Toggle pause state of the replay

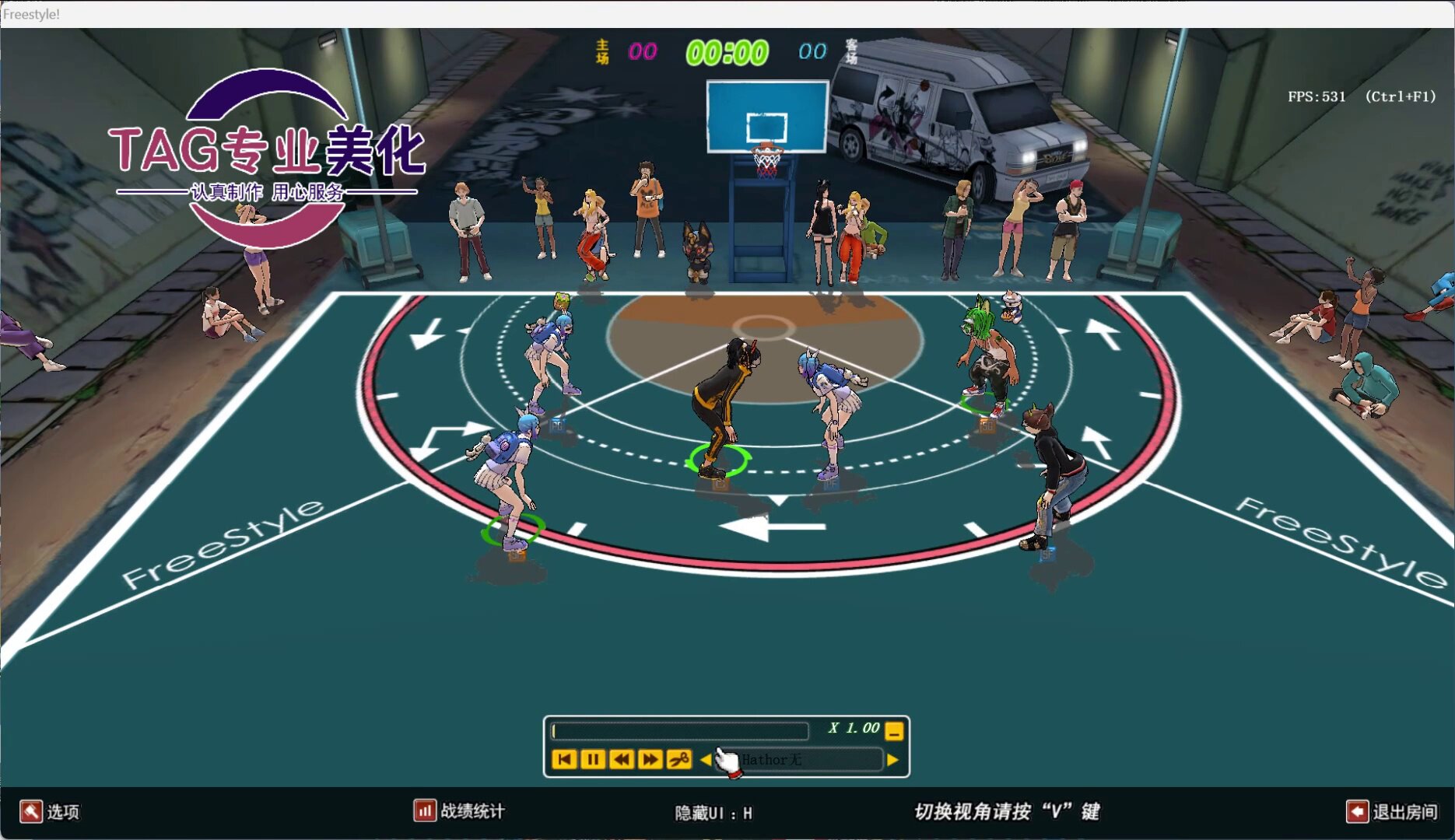[x=593, y=759]
